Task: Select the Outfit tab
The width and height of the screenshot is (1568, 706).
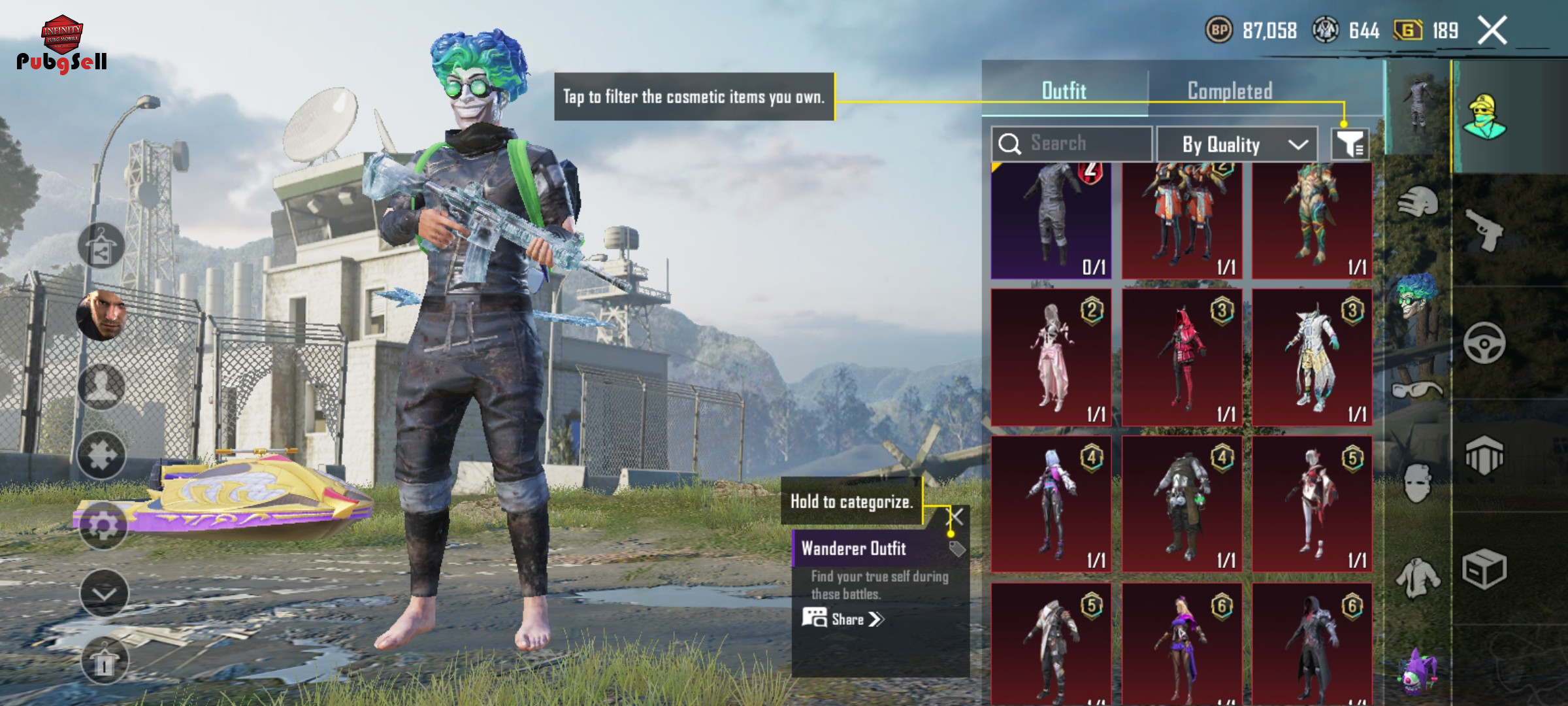Action: pos(1064,91)
